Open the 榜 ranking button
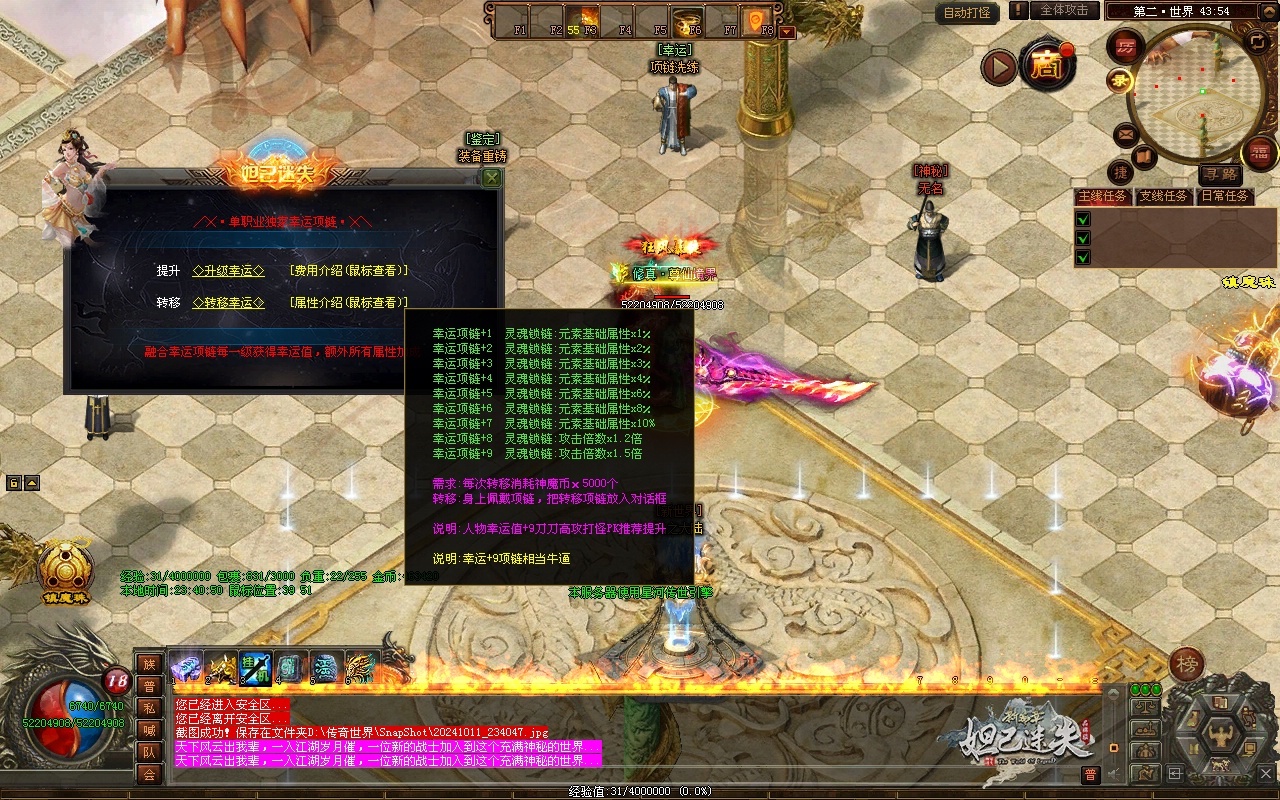The height and width of the screenshot is (800, 1280). click(1187, 665)
